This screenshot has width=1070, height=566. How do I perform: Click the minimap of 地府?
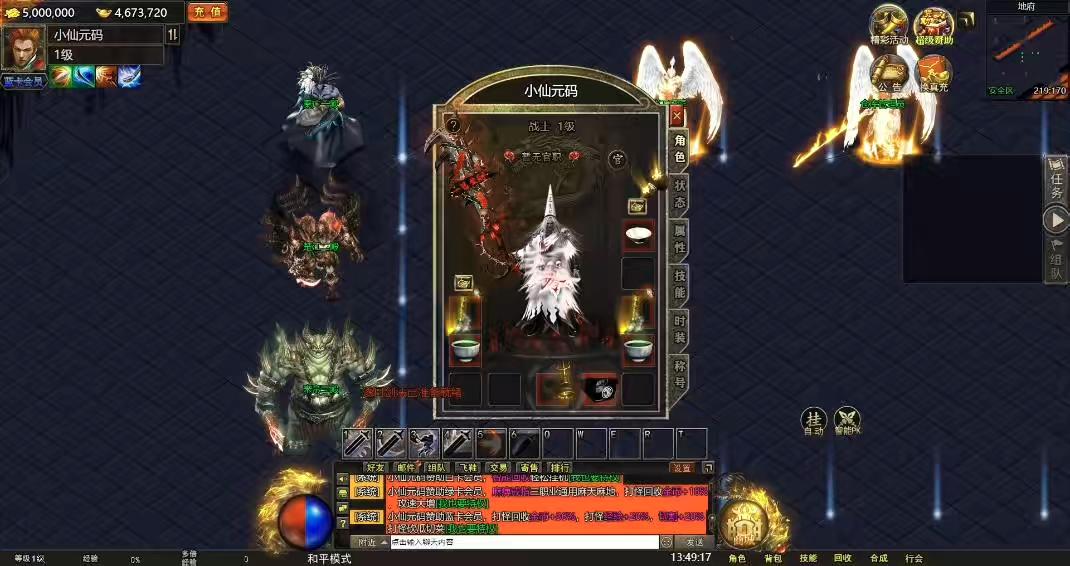point(1026,50)
